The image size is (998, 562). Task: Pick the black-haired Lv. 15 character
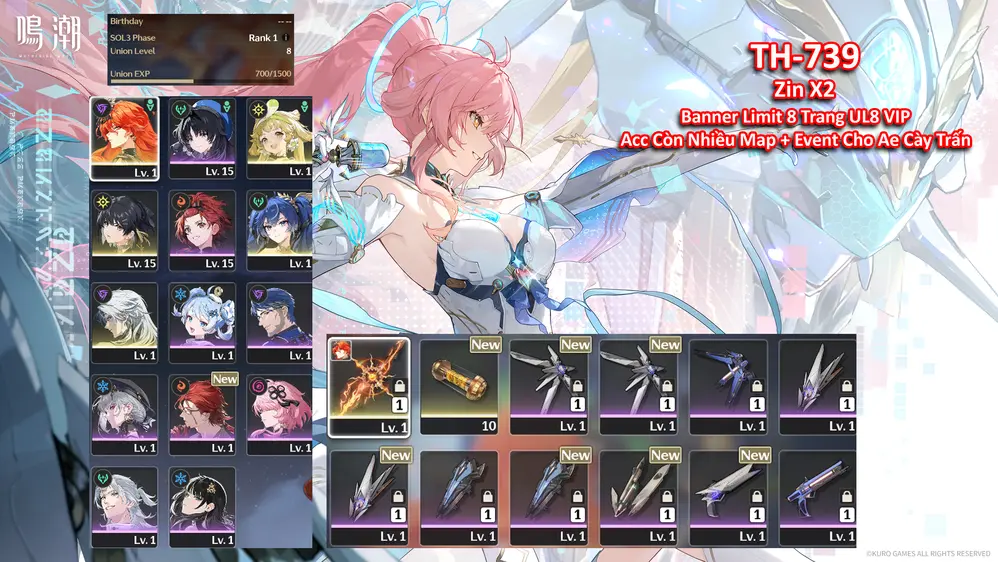pyautogui.click(x=124, y=230)
